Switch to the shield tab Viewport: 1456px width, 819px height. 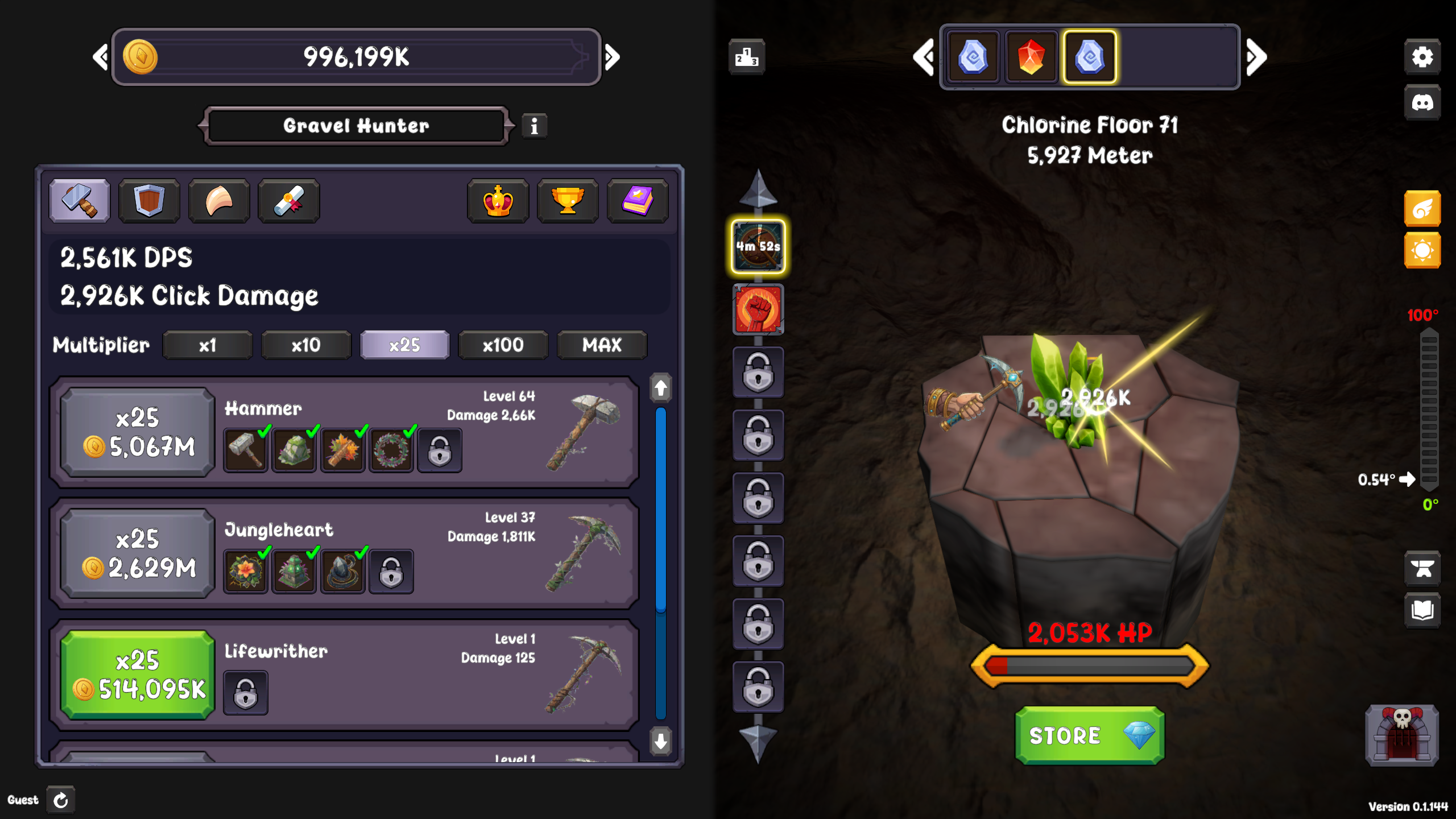point(149,201)
